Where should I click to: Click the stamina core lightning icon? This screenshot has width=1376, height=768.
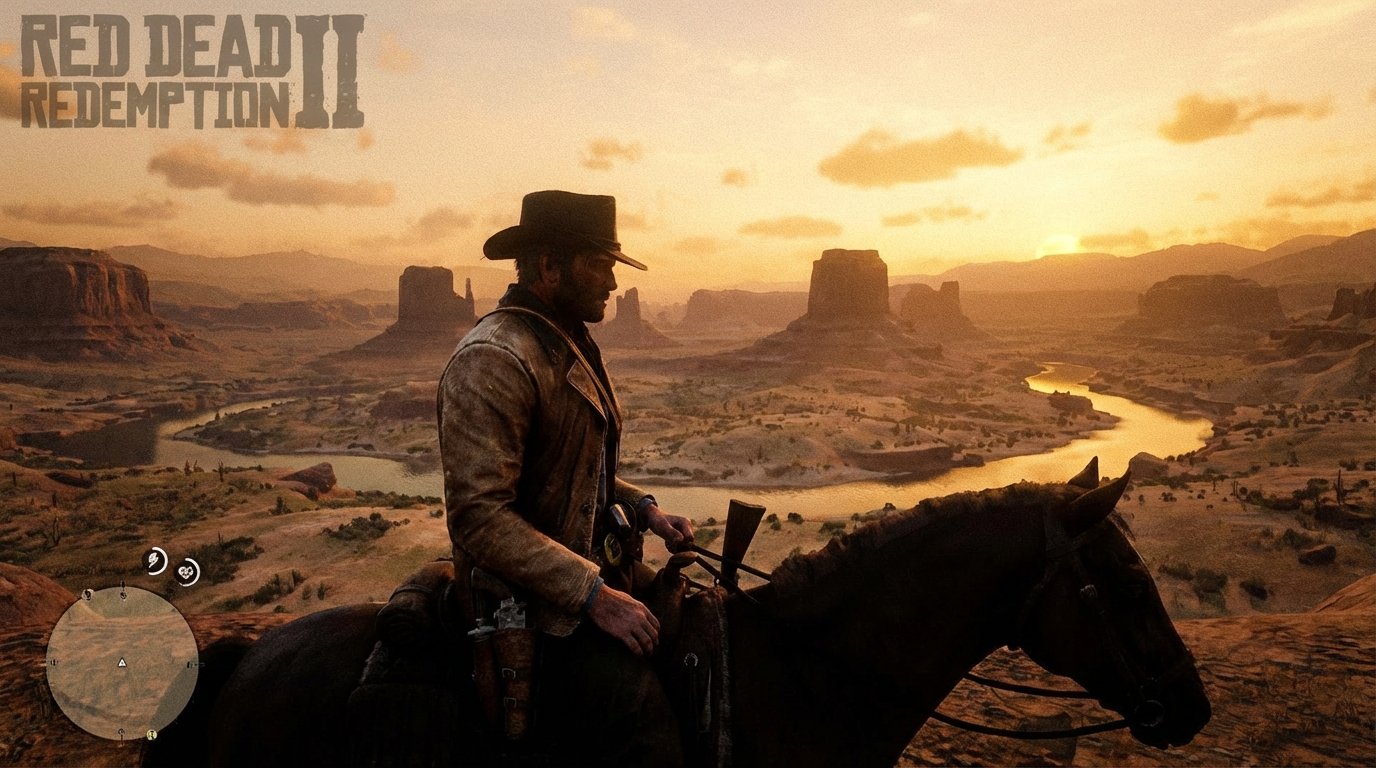click(154, 561)
